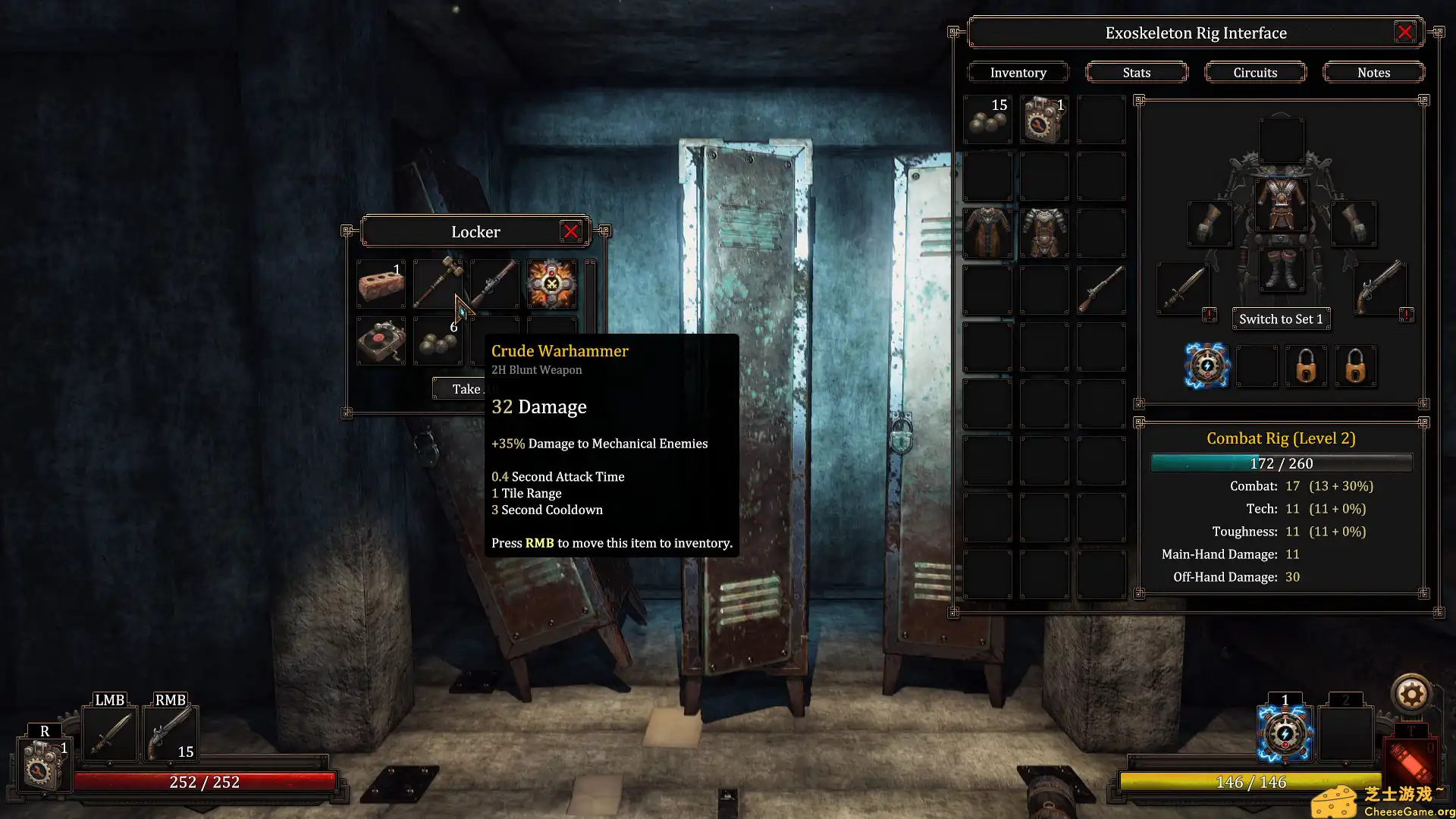The width and height of the screenshot is (1456, 819).
Task: Open the gear settings icon
Action: pyautogui.click(x=1411, y=694)
